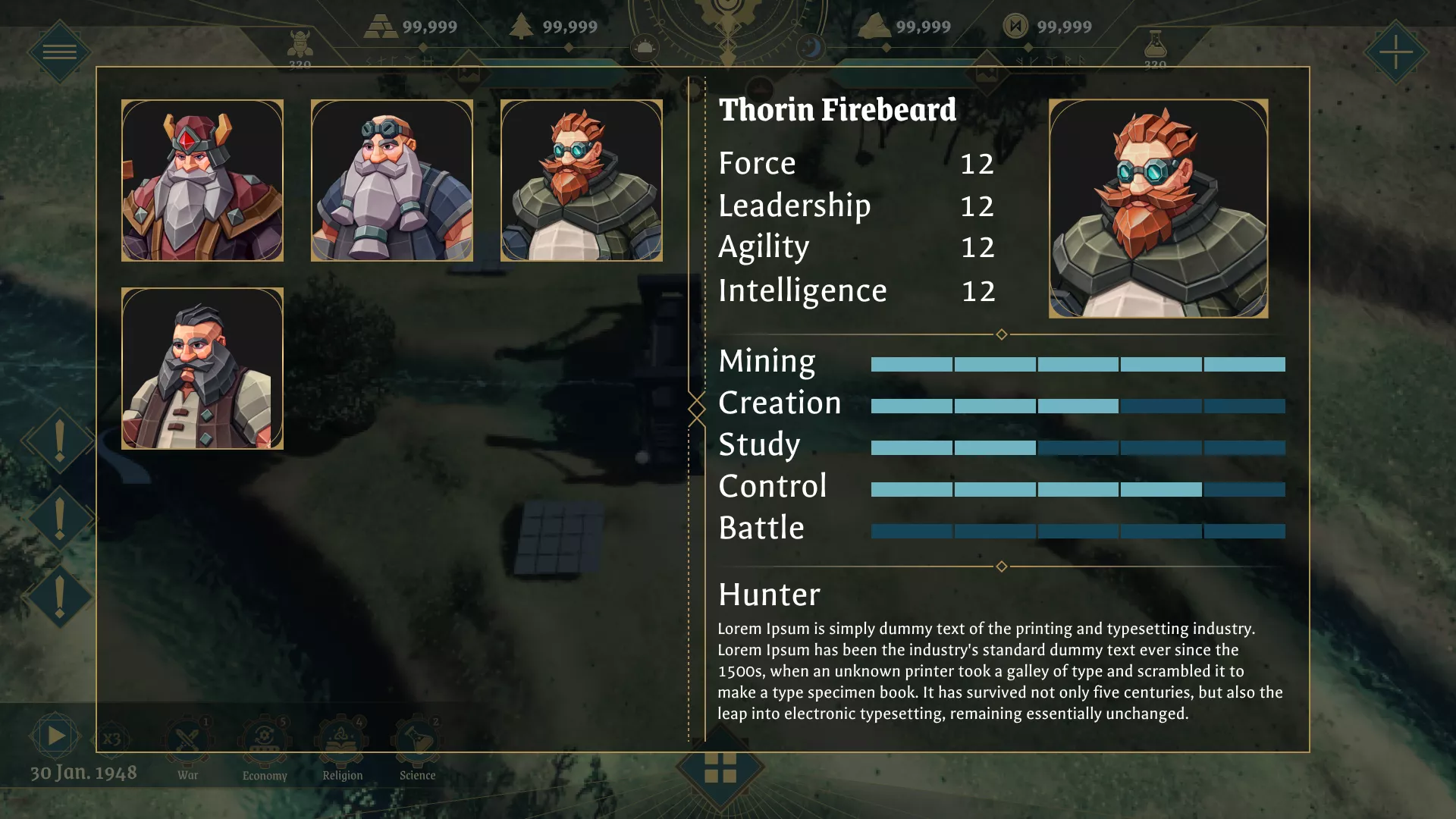The image size is (1456, 819).
Task: Click Thorin Firebeard's large portrait
Action: click(x=1158, y=209)
